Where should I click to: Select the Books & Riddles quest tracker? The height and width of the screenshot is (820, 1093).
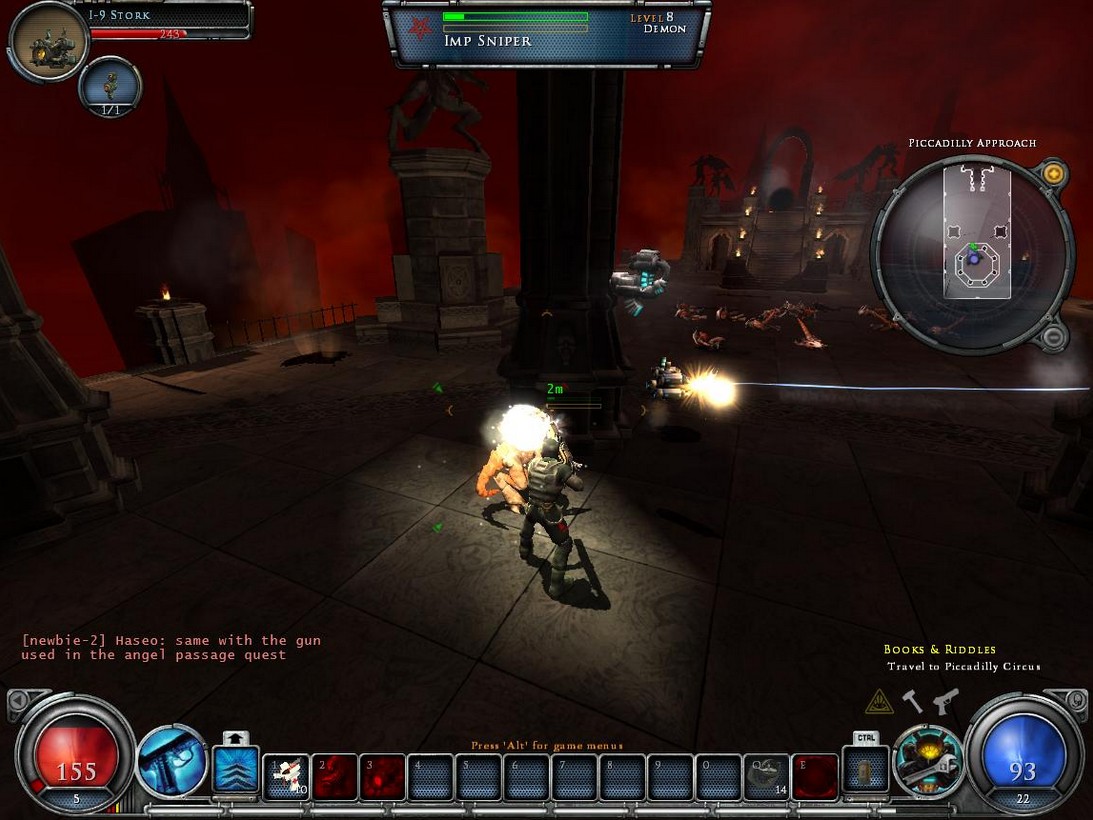tap(939, 650)
